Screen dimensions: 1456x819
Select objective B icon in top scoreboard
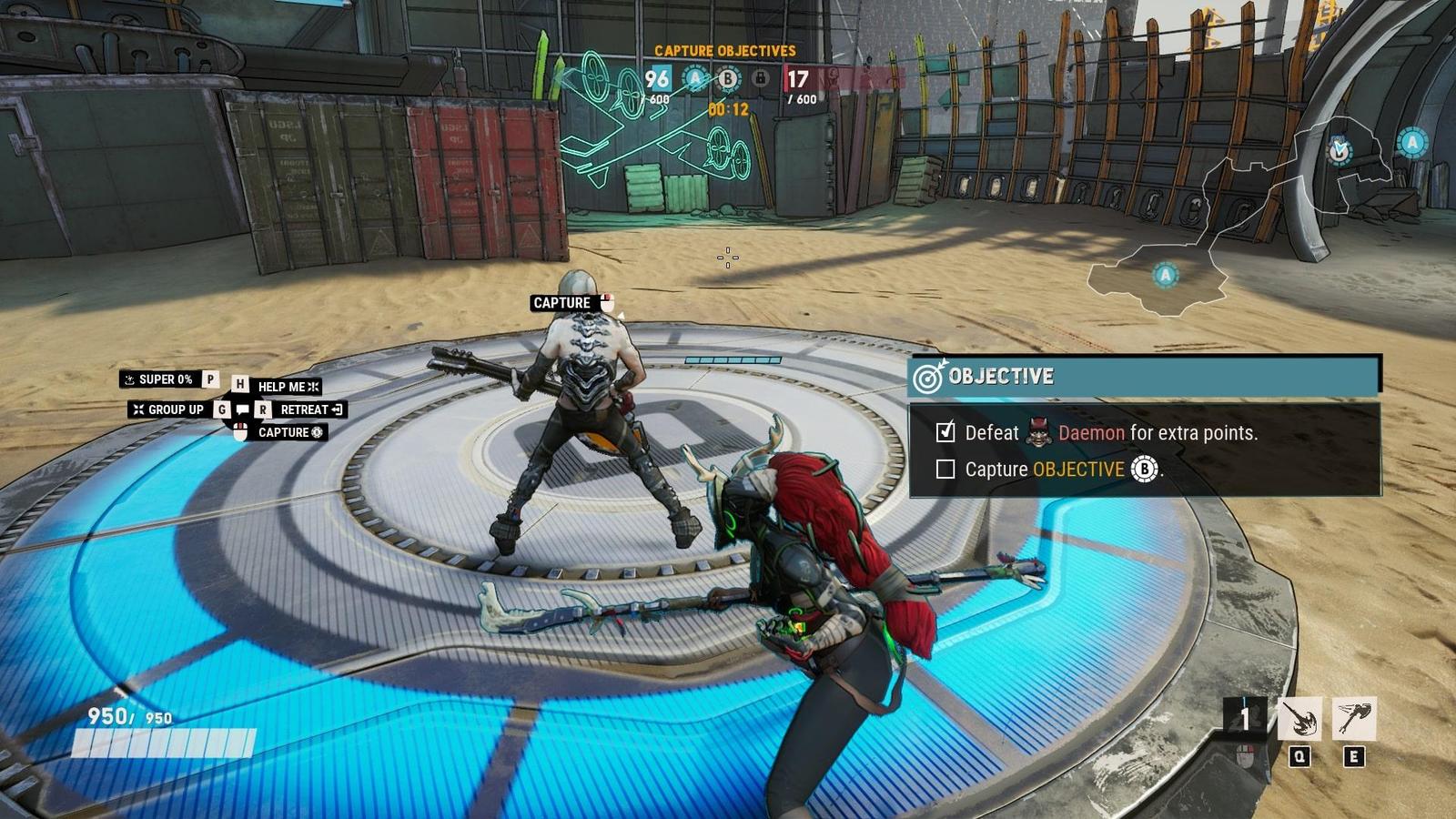[x=727, y=80]
